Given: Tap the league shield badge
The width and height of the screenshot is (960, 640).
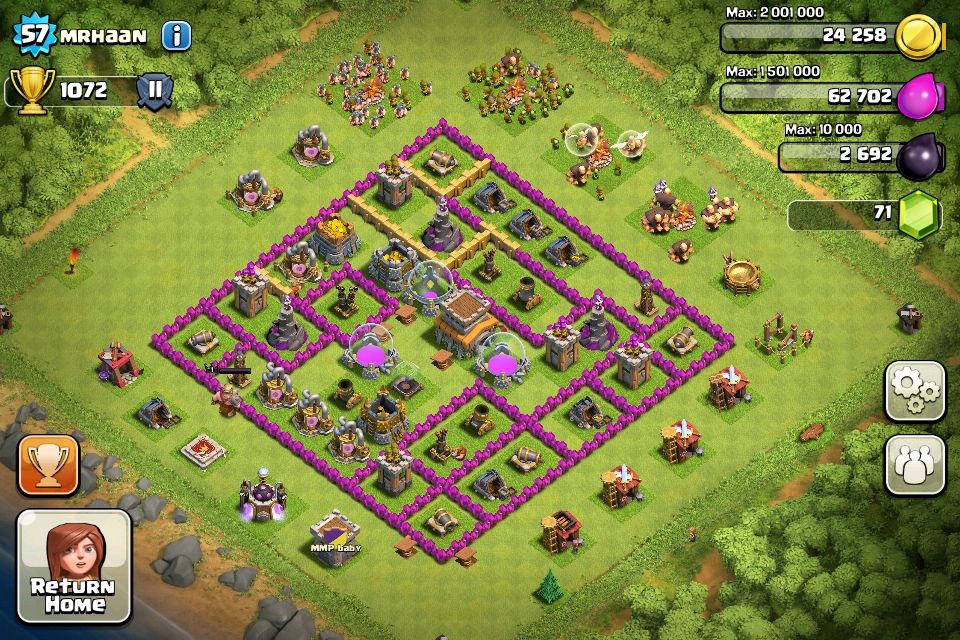Looking at the screenshot, I should [155, 90].
